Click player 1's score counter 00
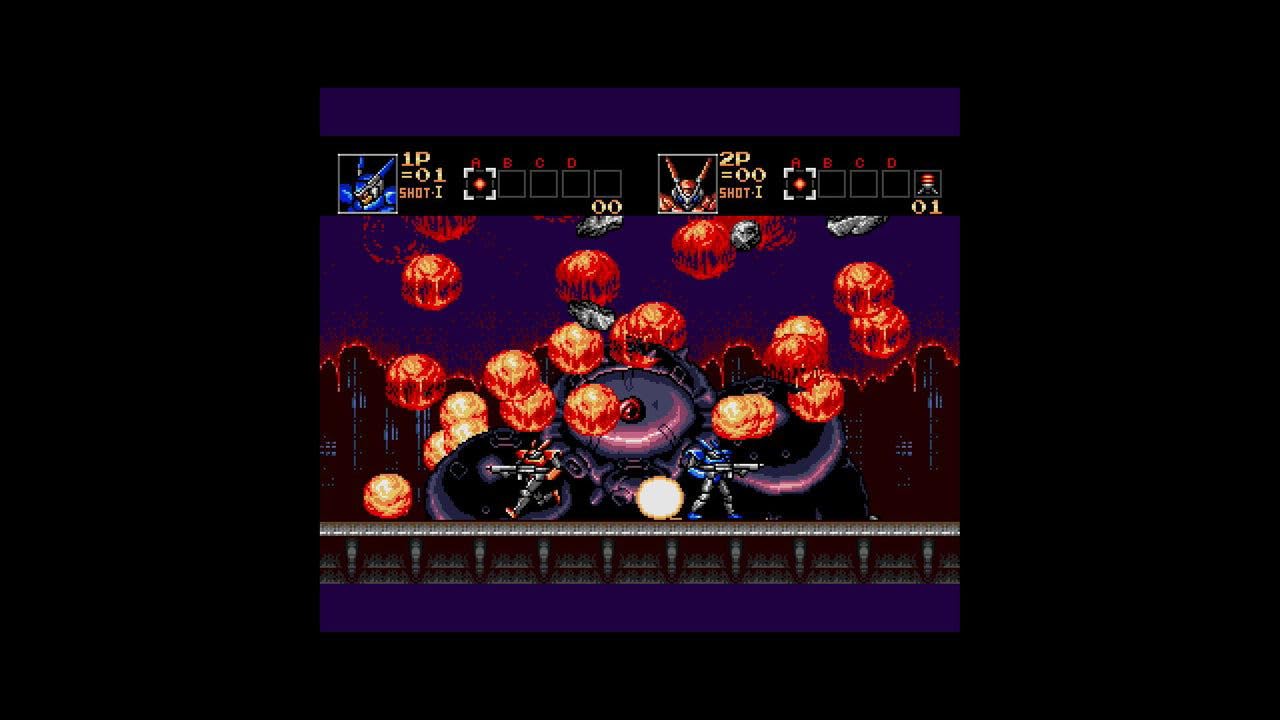This screenshot has height=720, width=1280. tap(605, 205)
